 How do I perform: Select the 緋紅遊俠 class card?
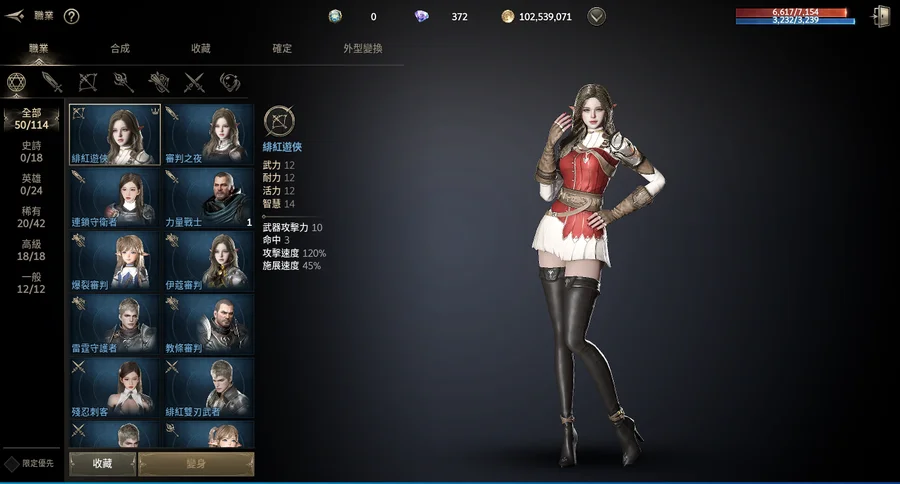(114, 134)
